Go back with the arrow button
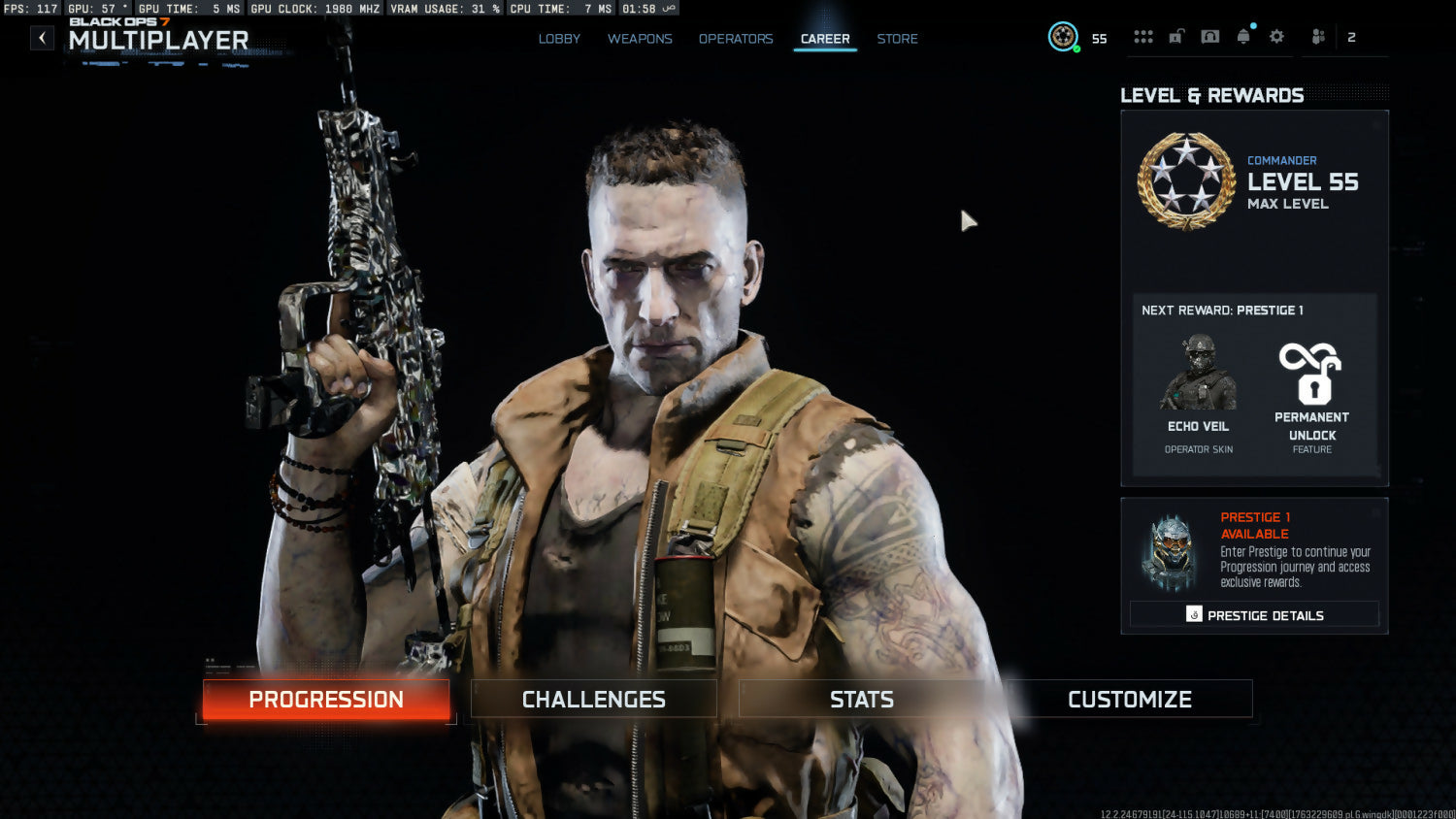 click(42, 38)
